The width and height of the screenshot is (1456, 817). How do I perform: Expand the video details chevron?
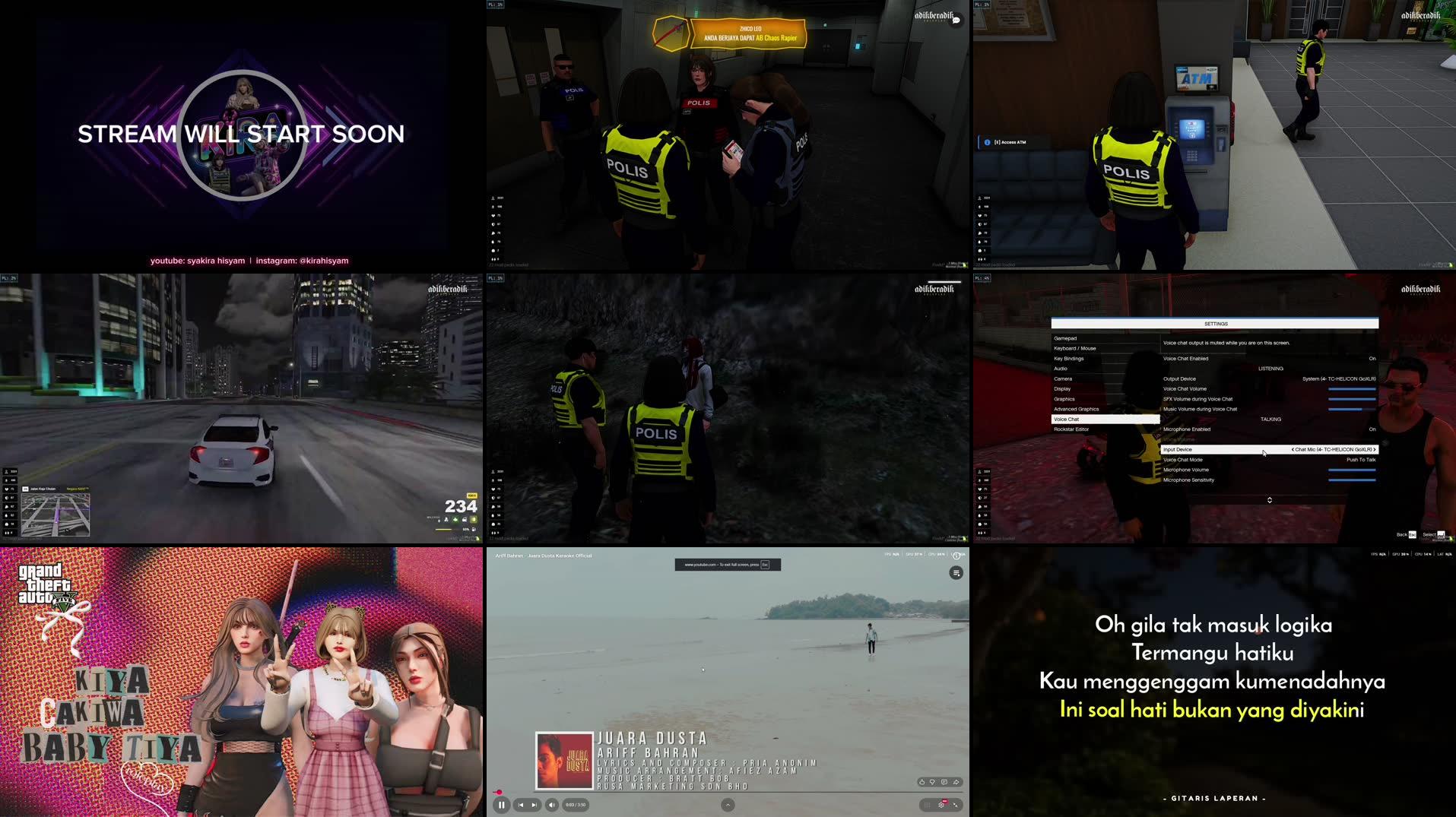726,805
